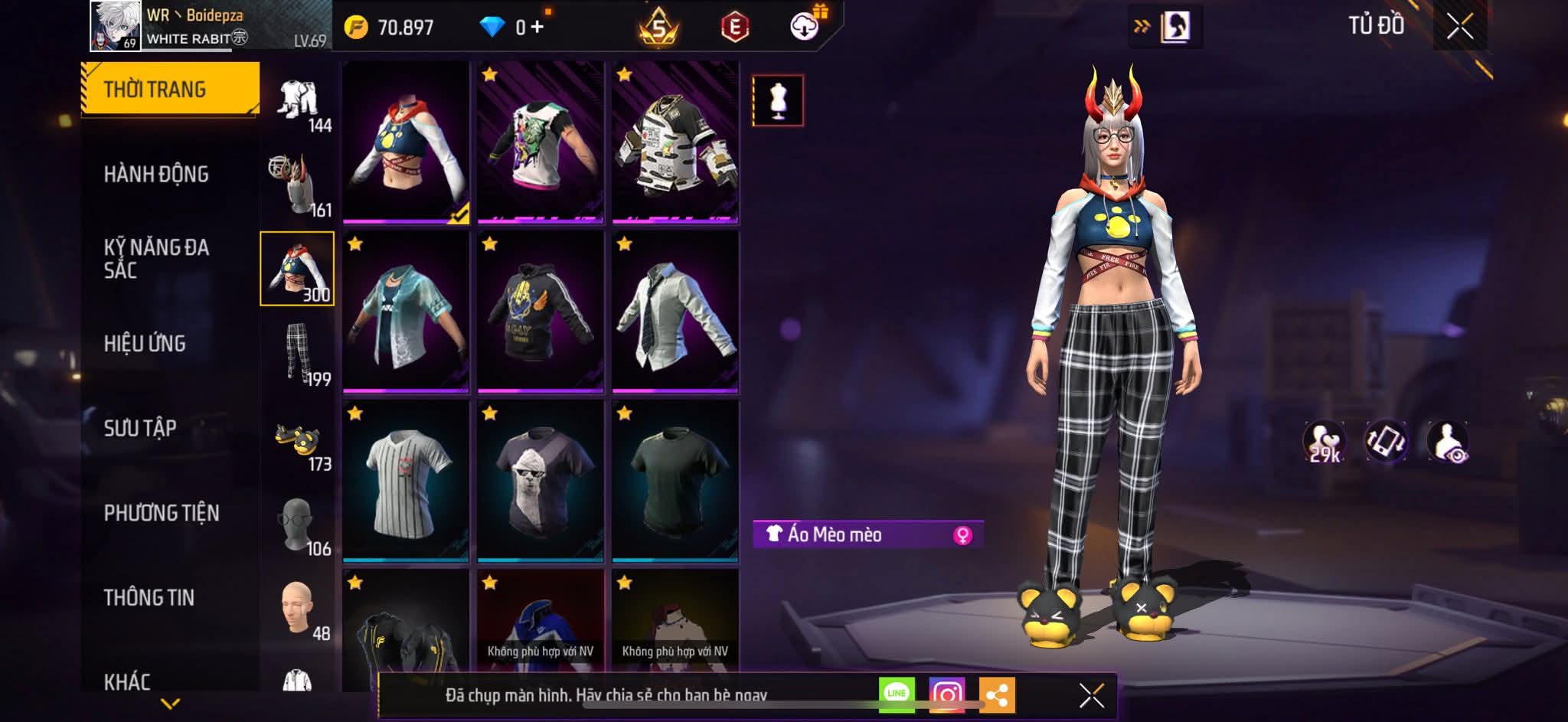Equip the black hoodie with gold wings

tap(541, 312)
